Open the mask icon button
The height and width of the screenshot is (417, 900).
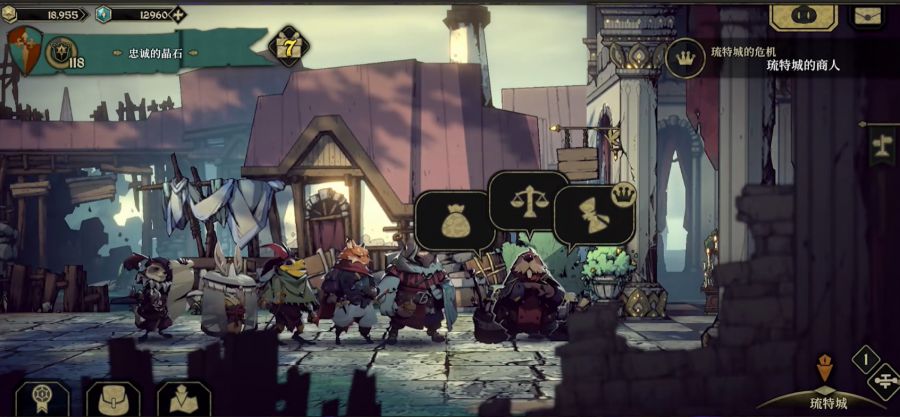(803, 15)
